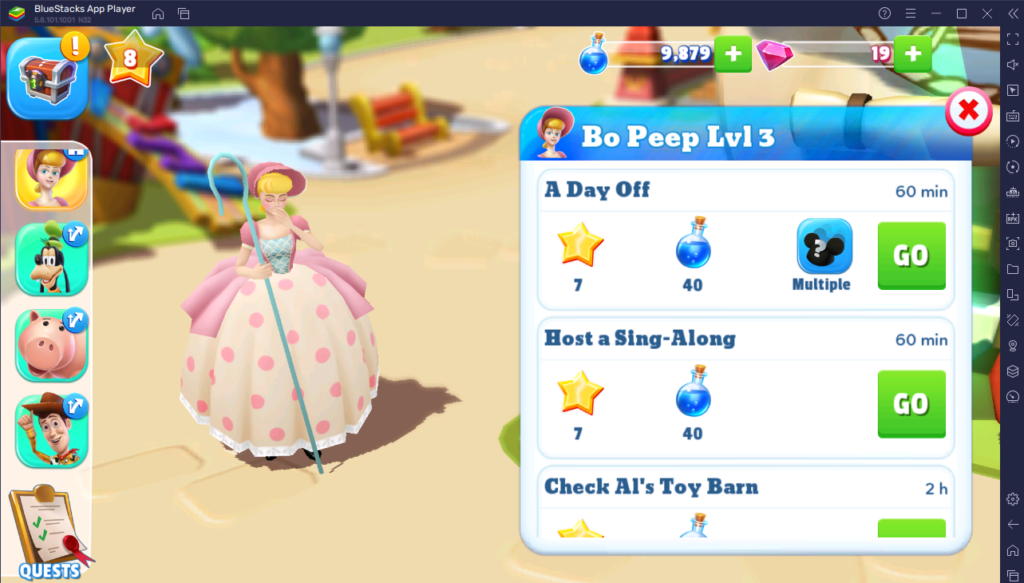The height and width of the screenshot is (583, 1024).
Task: Open the treasure chest rewards icon
Action: (43, 77)
